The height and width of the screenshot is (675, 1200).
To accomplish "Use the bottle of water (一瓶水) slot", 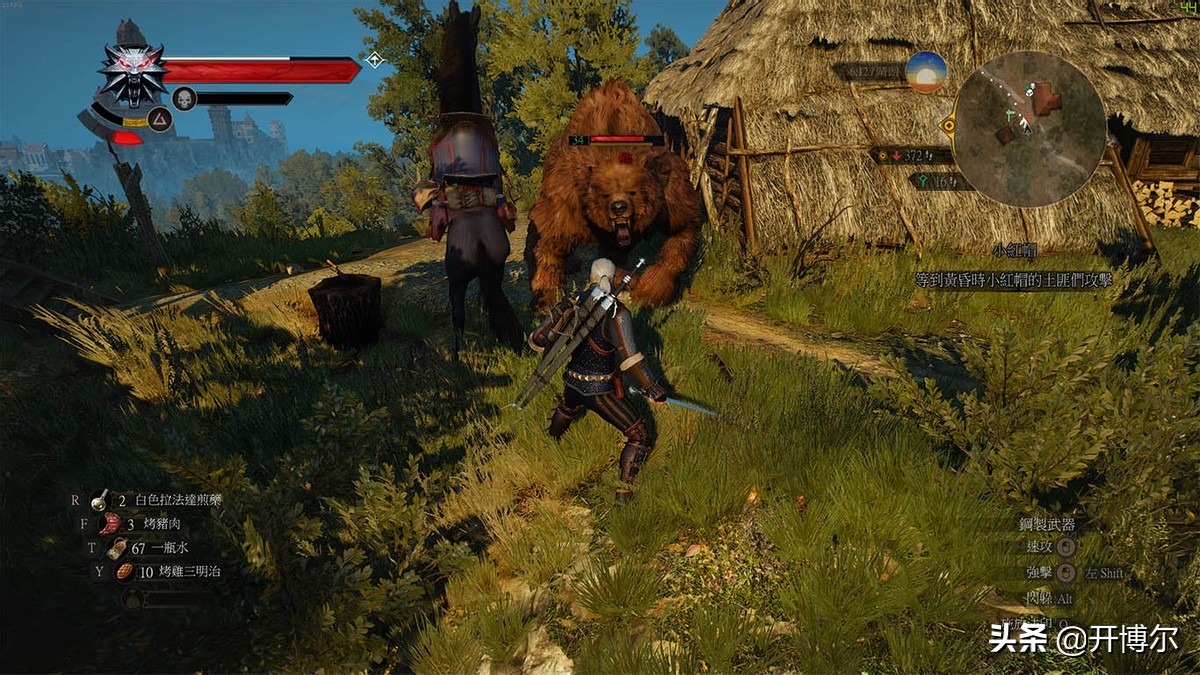I will point(150,548).
